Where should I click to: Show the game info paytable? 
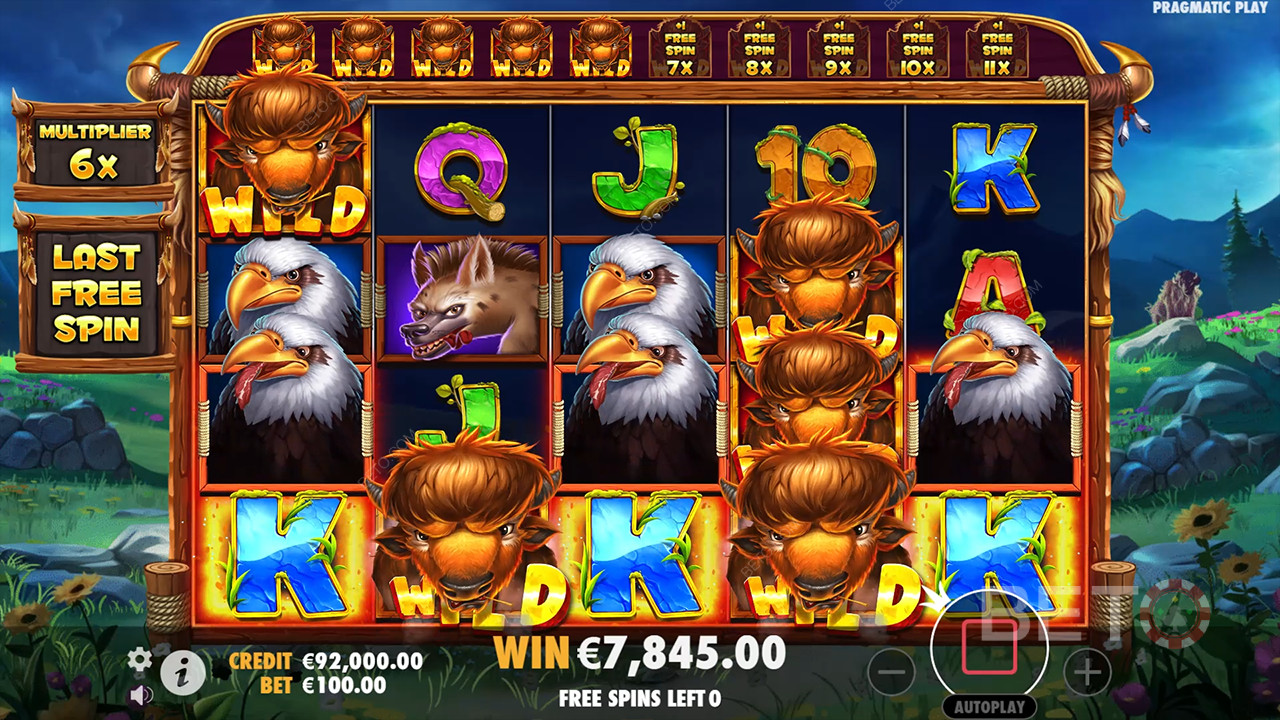pos(182,673)
